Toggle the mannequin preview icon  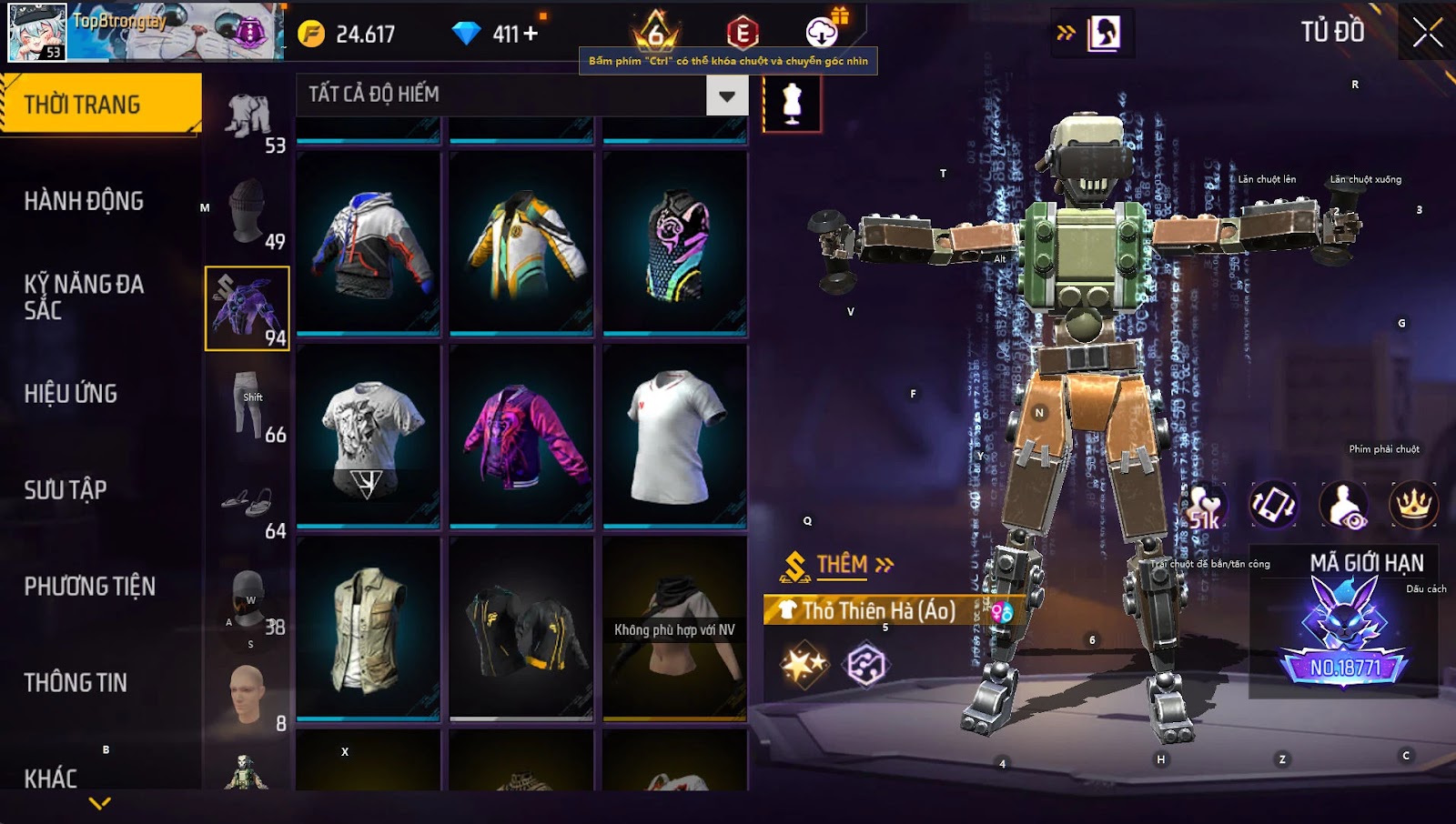pyautogui.click(x=792, y=104)
